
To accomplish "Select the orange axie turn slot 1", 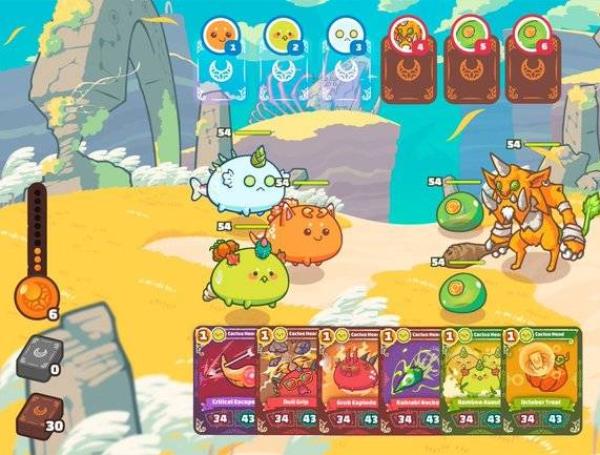I will click(219, 58).
